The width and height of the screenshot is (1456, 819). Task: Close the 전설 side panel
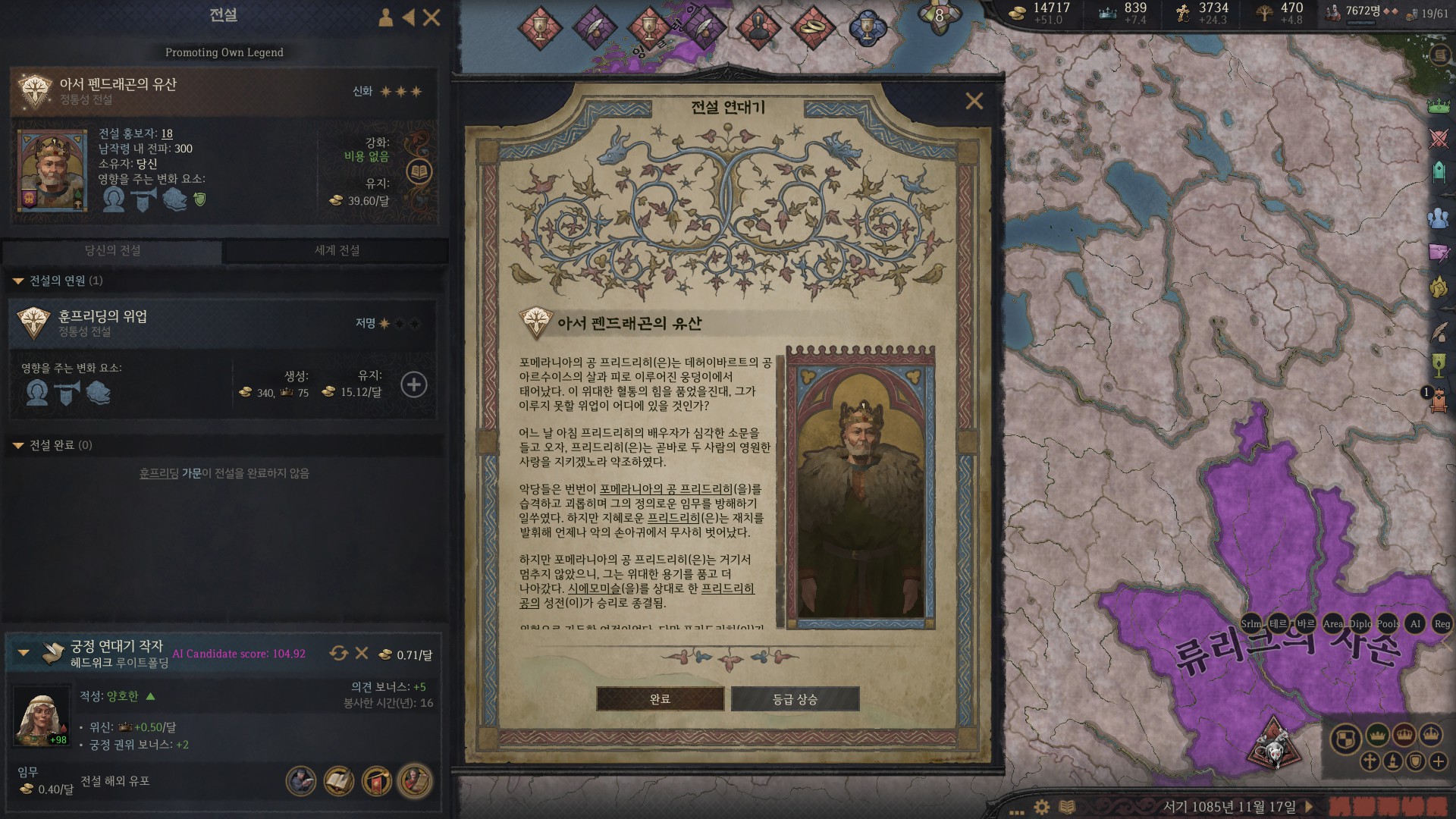pos(431,17)
